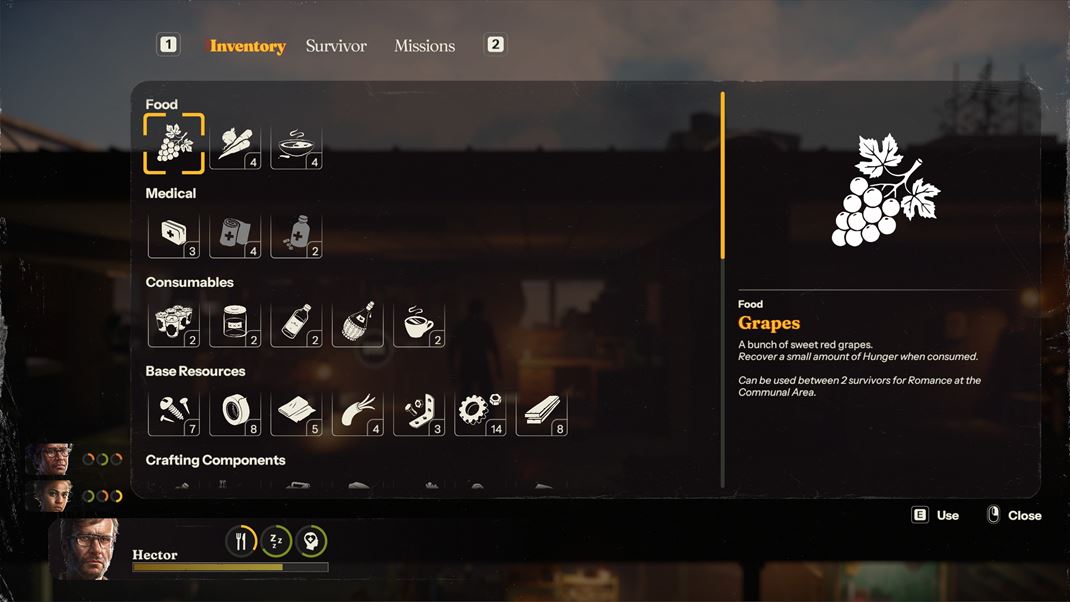
Task: Select the curly-haired woman survivor portrait
Action: [x=50, y=493]
